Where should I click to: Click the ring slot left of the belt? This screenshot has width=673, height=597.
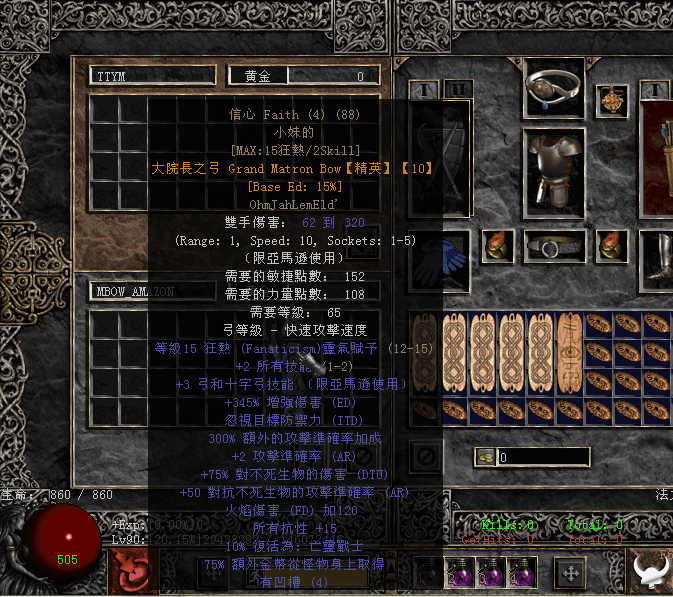[x=496, y=244]
